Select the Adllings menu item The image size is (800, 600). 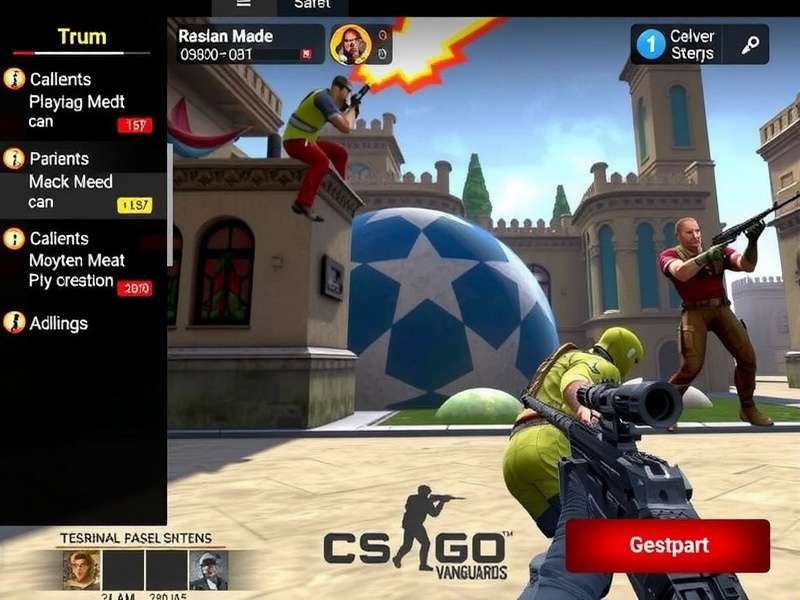tap(60, 323)
